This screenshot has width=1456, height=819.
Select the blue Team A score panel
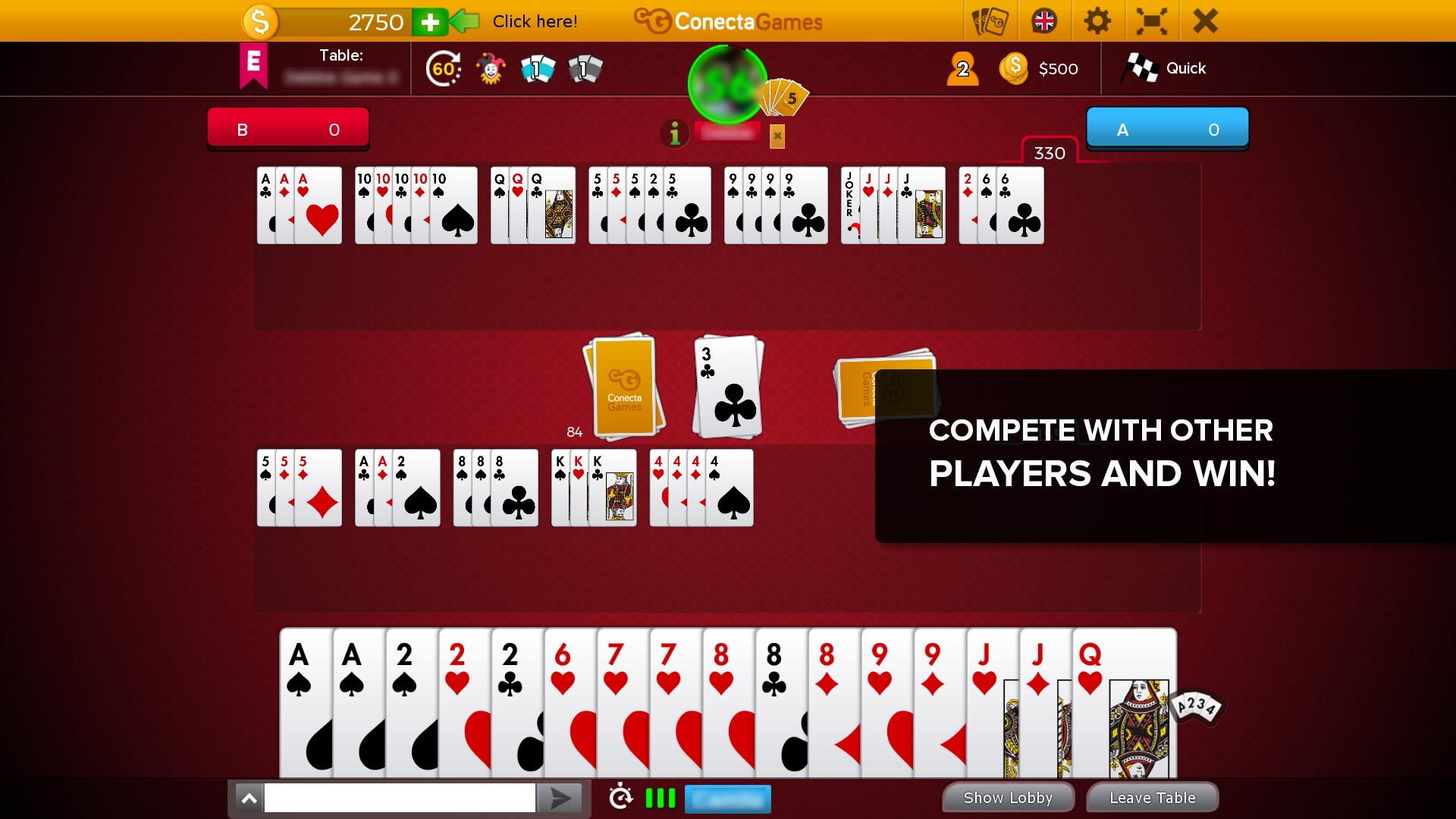click(x=1168, y=129)
